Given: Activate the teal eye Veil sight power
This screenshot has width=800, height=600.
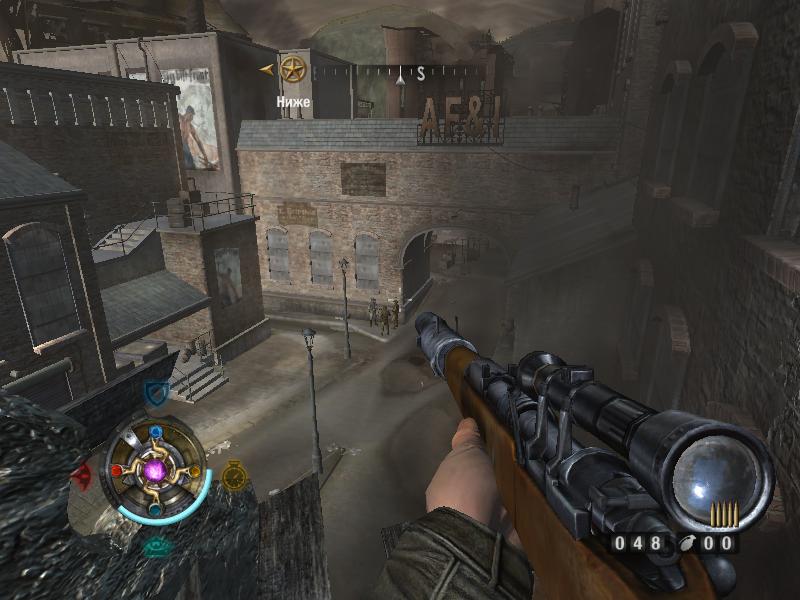Looking at the screenshot, I should (155, 546).
